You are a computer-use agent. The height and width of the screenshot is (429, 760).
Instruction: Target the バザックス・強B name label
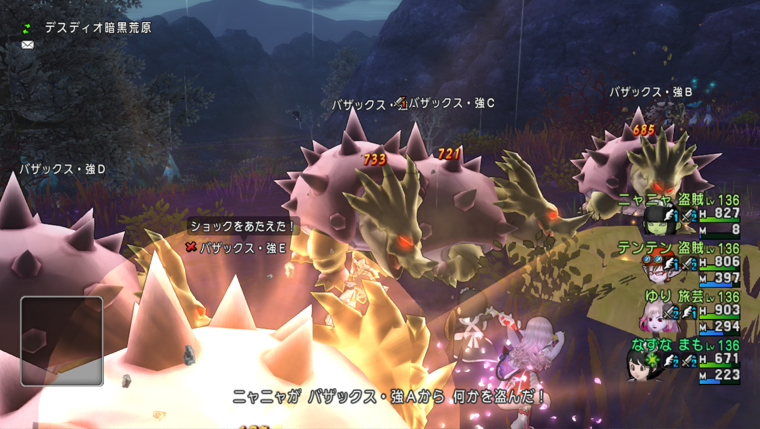pyautogui.click(x=651, y=92)
